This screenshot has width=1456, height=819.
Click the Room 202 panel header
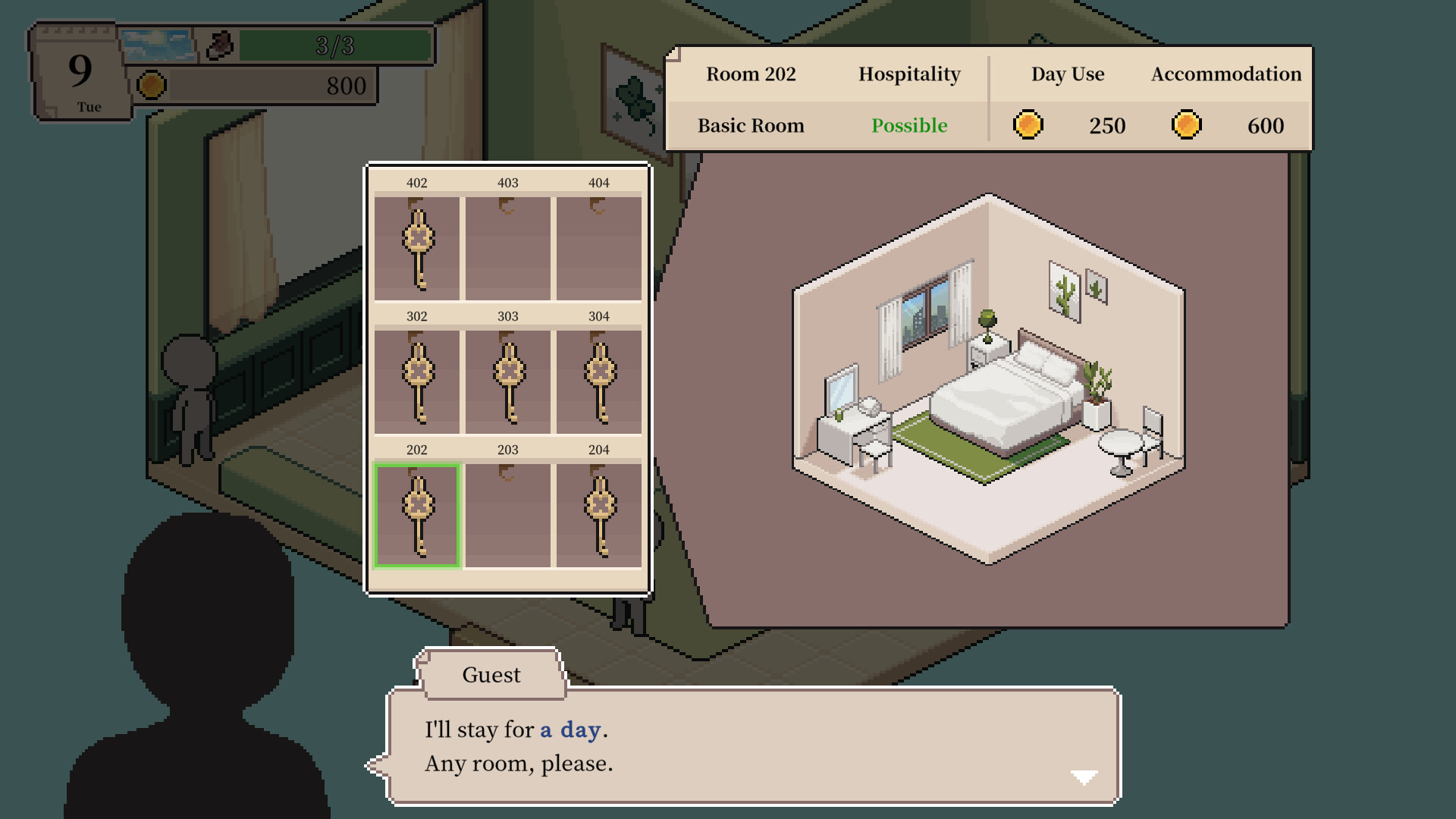pyautogui.click(x=751, y=74)
